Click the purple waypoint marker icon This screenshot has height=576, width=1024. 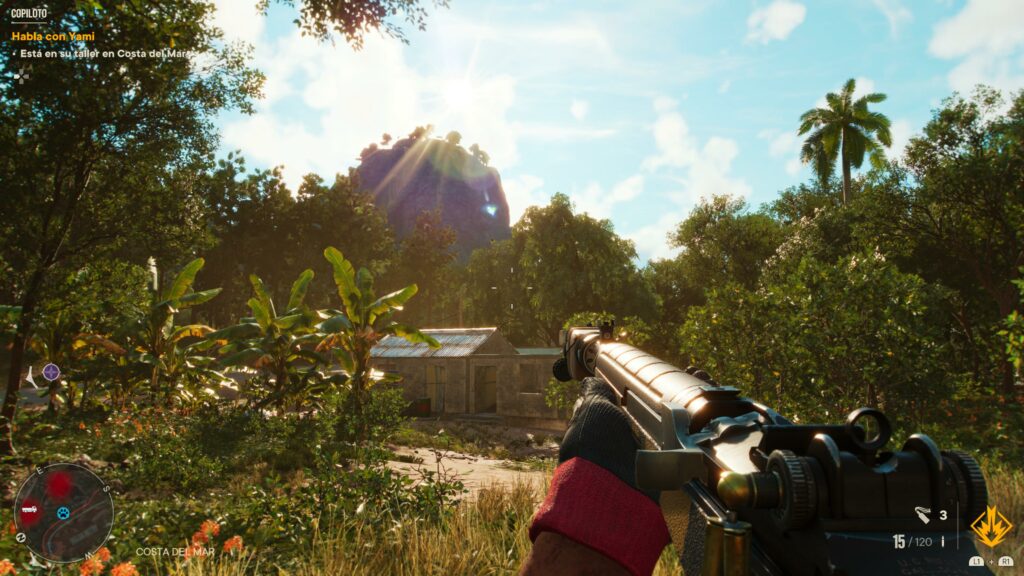[x=51, y=372]
